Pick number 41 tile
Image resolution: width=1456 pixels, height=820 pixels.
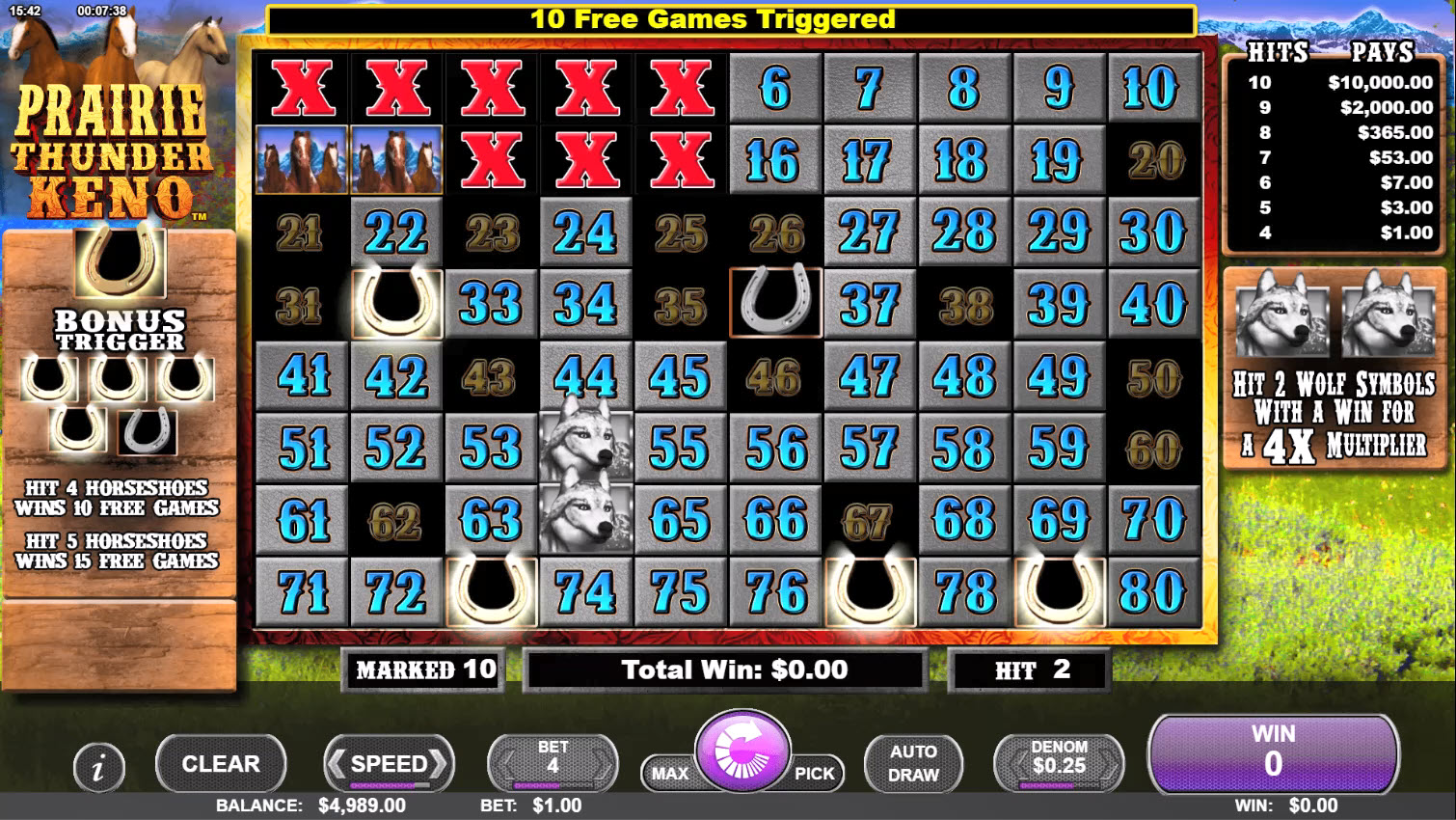point(302,376)
